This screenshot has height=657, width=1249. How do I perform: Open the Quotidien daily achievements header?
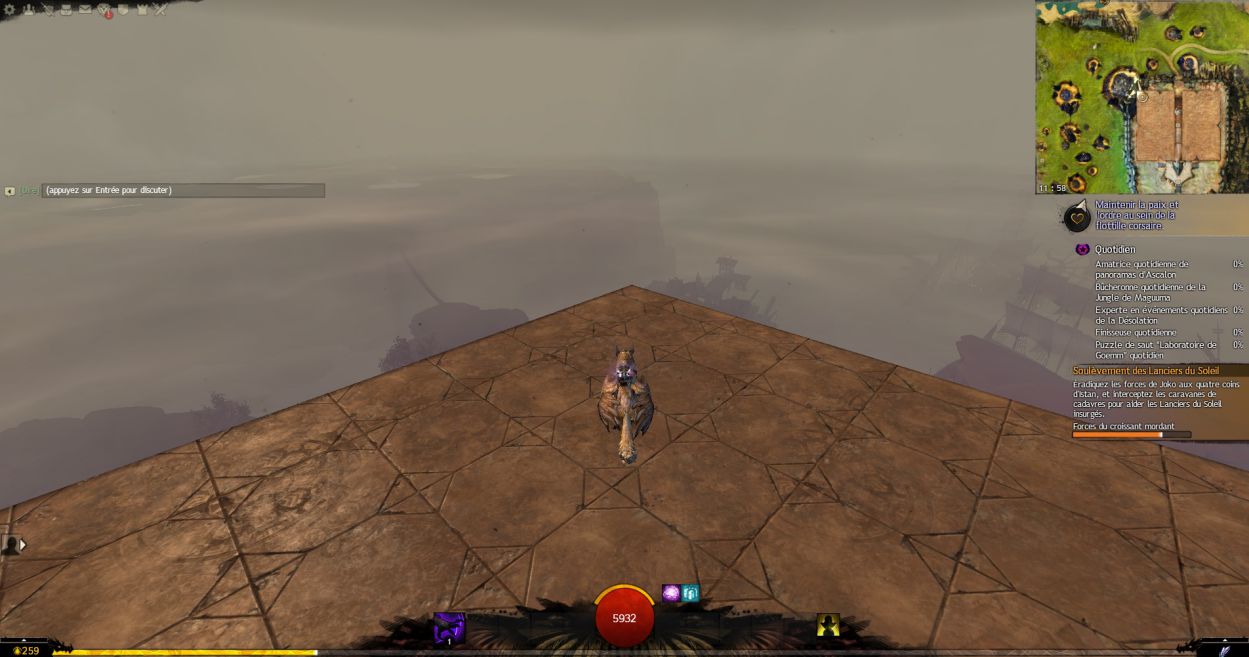pos(1114,249)
